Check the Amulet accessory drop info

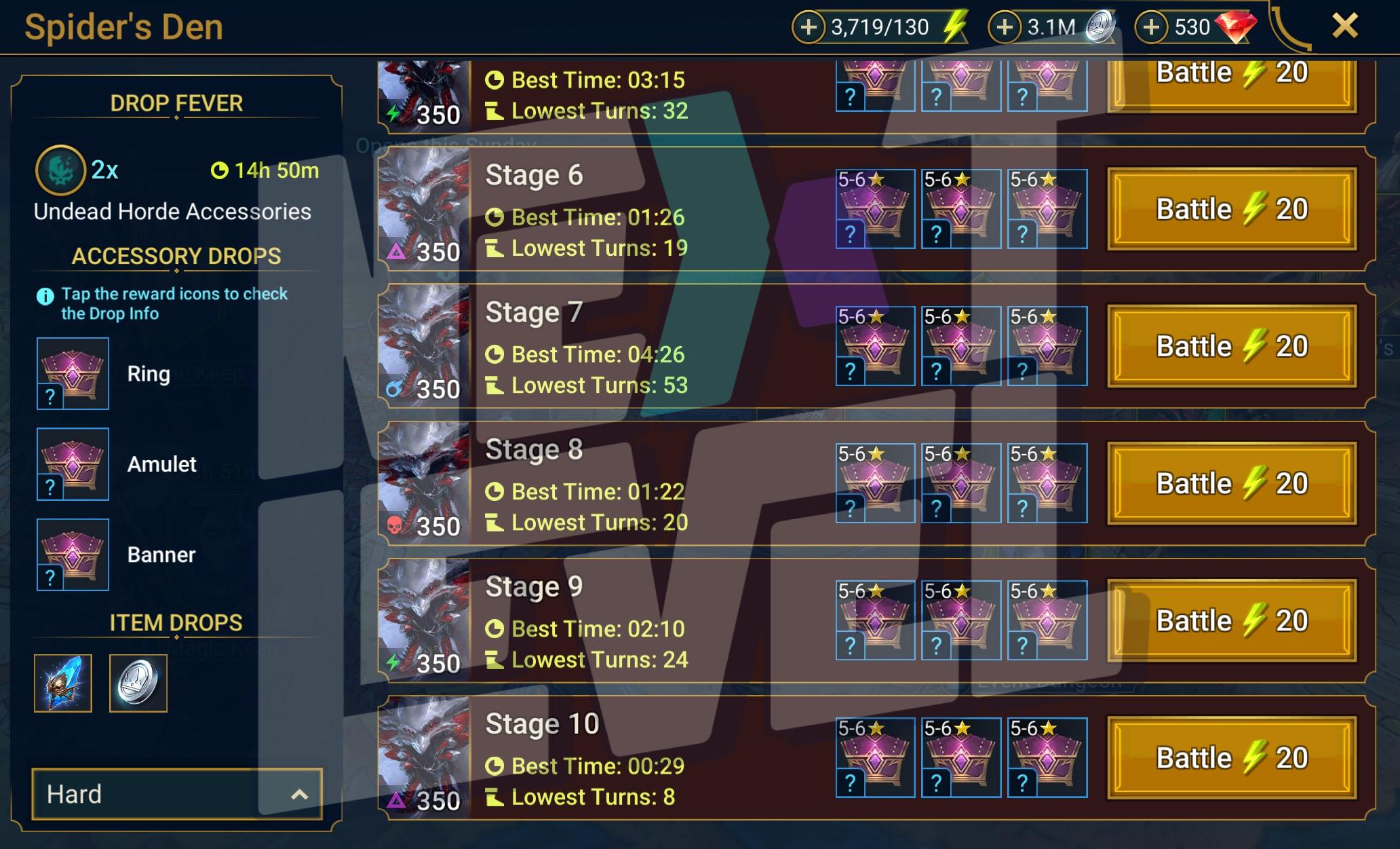73,464
